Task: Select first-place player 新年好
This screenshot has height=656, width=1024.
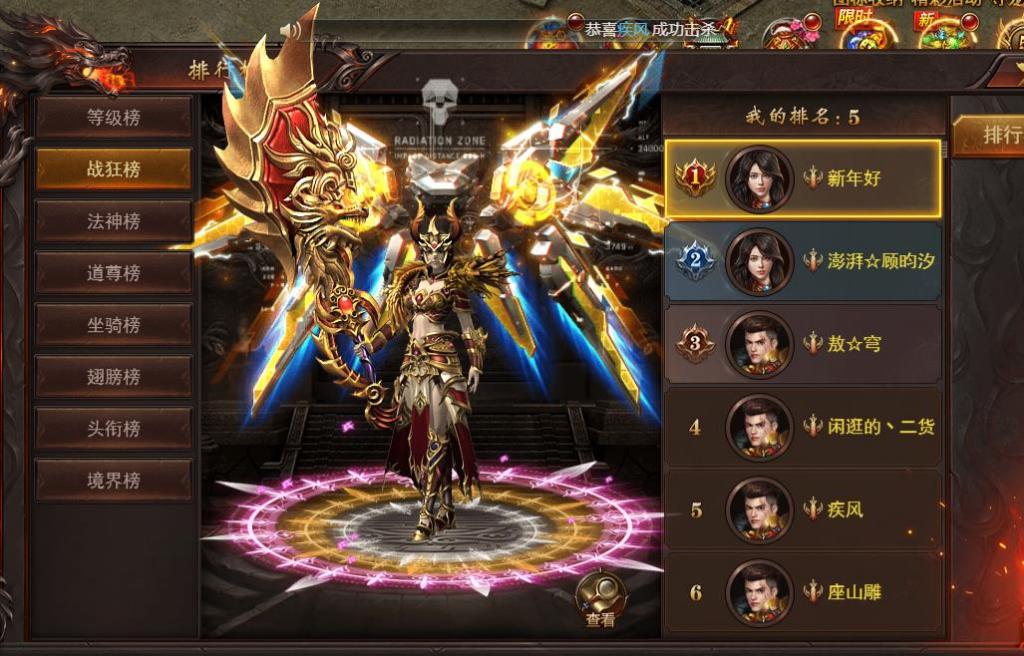Action: [803, 179]
